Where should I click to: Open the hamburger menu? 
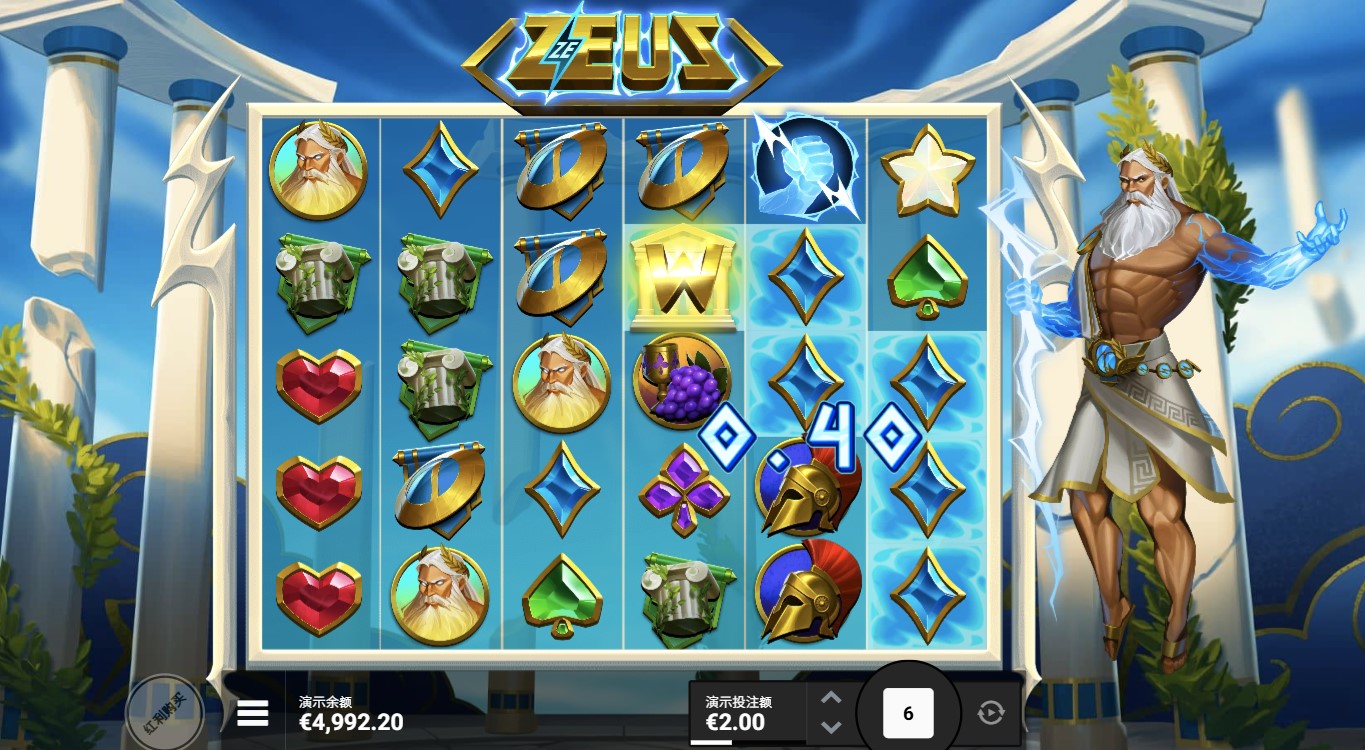(x=253, y=713)
